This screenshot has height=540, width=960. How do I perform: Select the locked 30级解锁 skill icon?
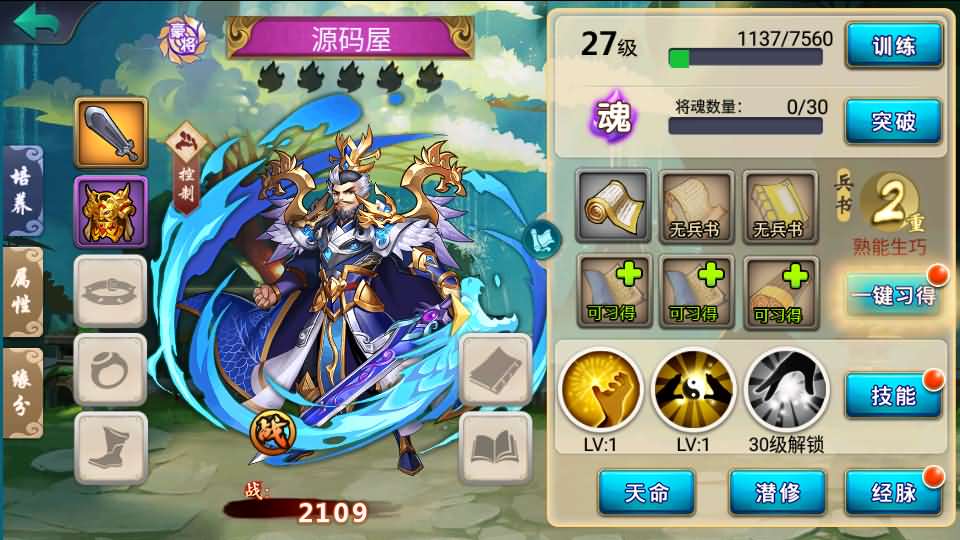[x=786, y=389]
